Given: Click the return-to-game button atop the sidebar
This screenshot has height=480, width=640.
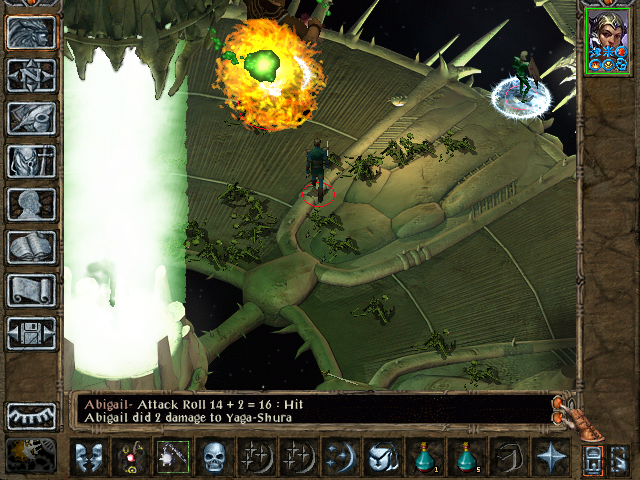Looking at the screenshot, I should 31,32.
